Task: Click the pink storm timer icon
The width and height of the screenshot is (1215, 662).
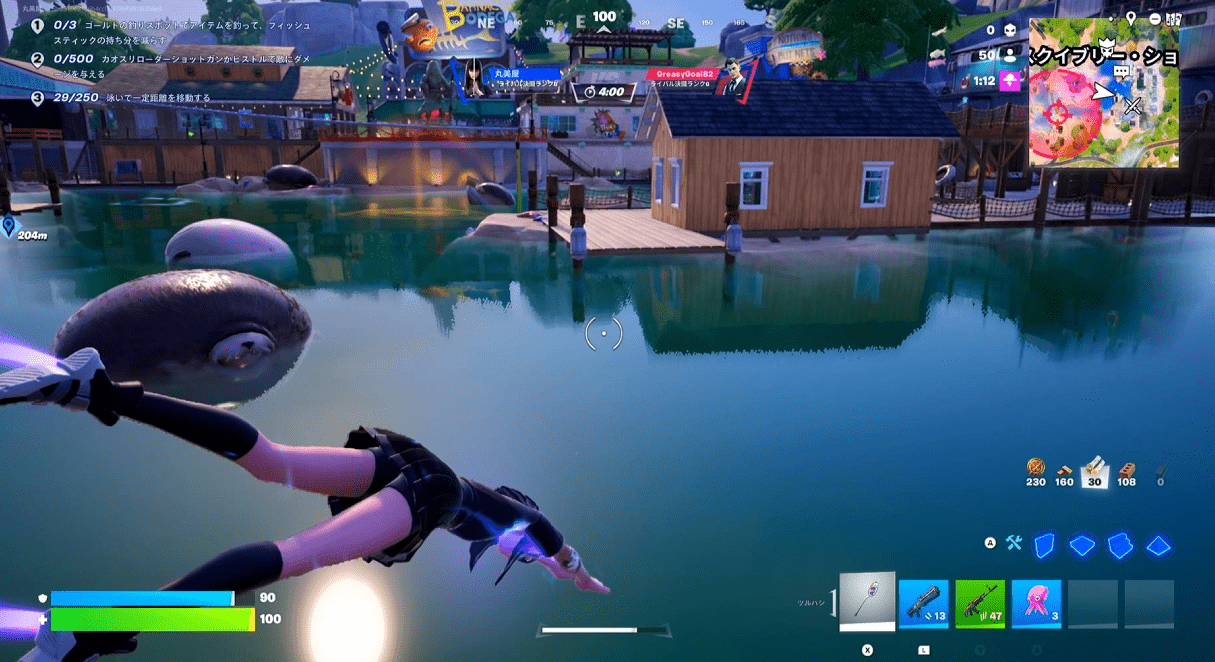Action: click(x=1010, y=80)
